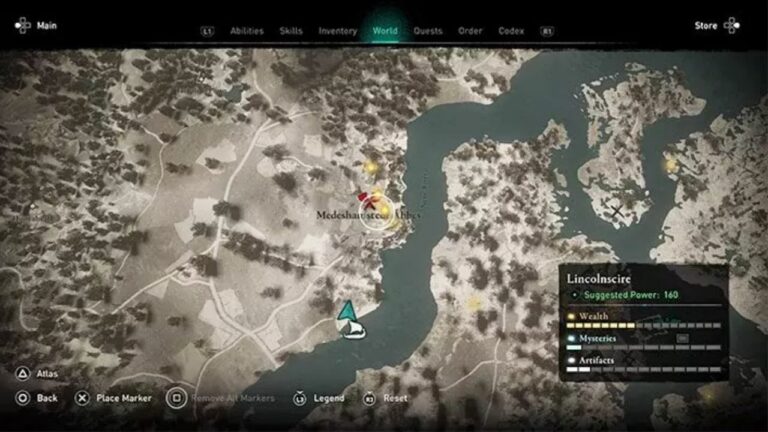Select the World map tab
Viewport: 768px width, 432px height.
pos(385,31)
